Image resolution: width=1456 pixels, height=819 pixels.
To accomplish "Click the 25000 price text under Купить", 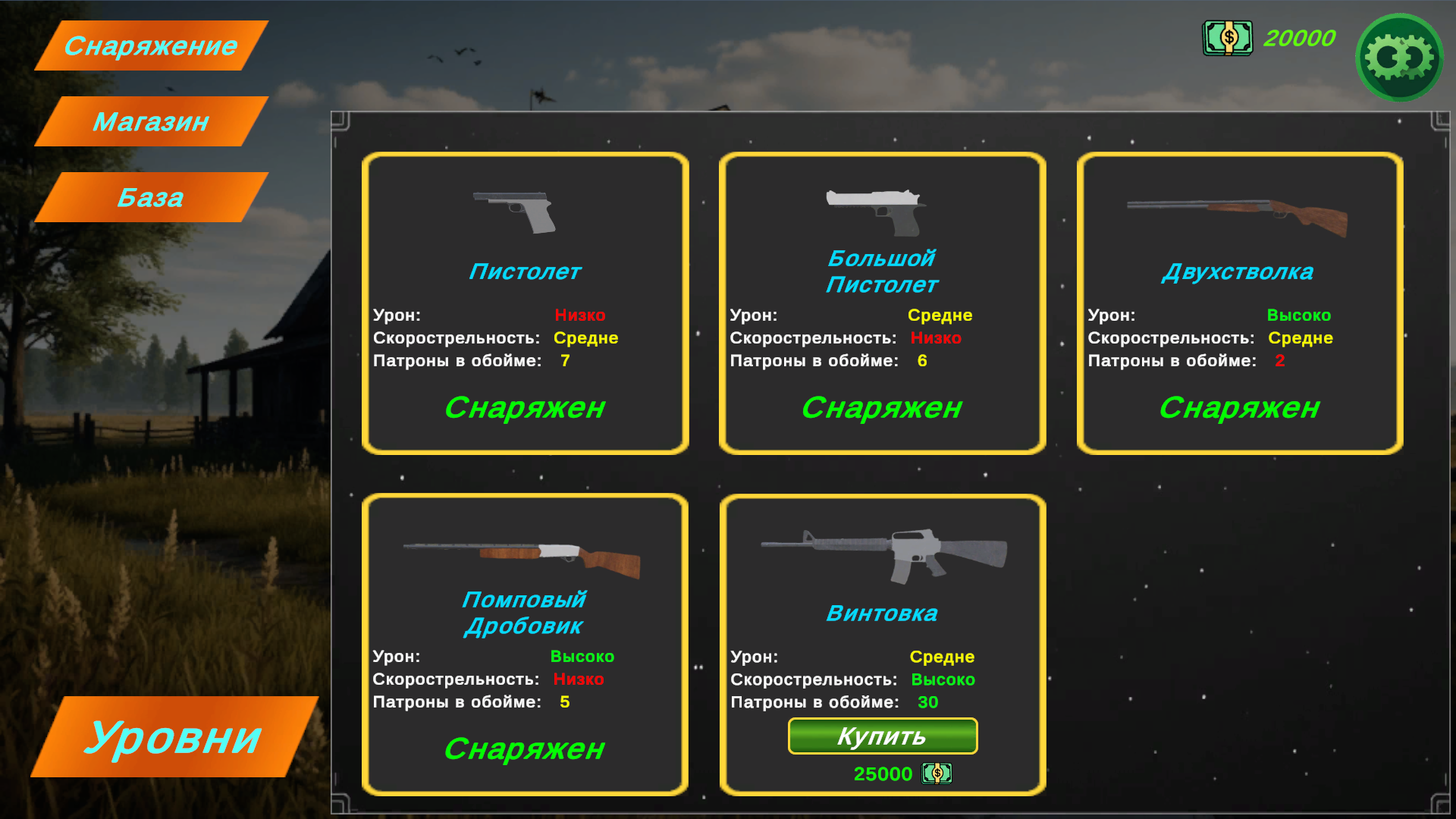I will pyautogui.click(x=882, y=773).
